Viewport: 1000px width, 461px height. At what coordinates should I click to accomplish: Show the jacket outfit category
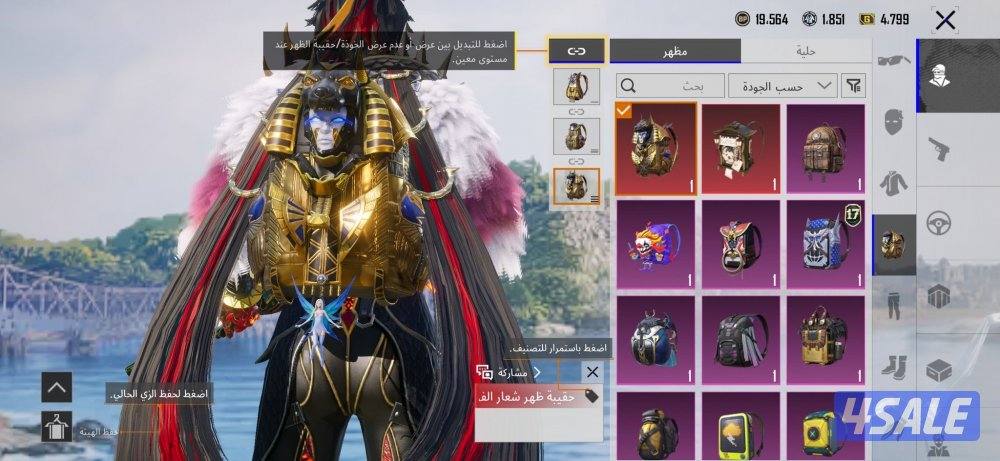coord(894,183)
